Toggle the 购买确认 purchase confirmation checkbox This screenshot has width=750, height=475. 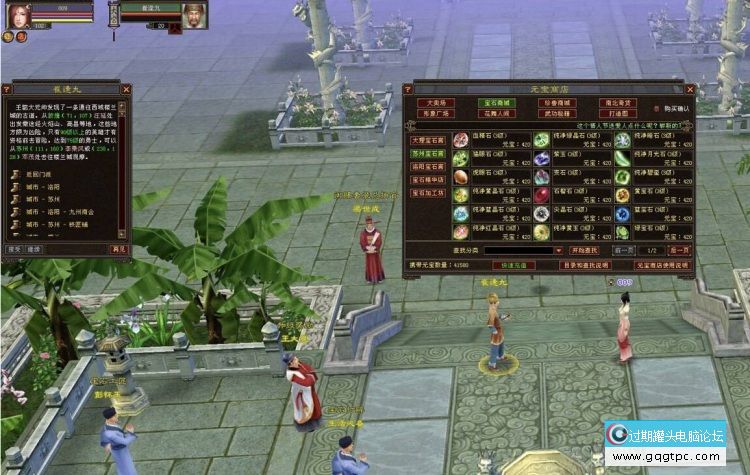pos(656,108)
